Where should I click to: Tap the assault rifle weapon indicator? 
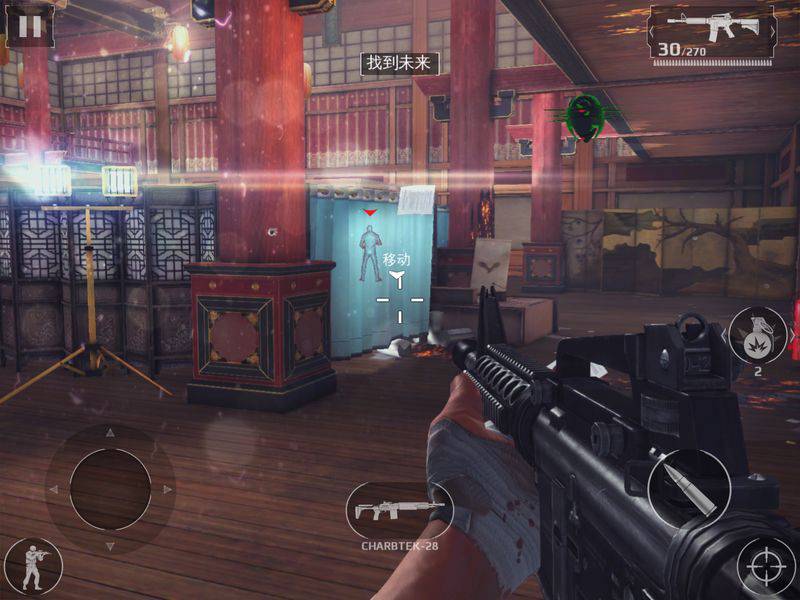(712, 32)
